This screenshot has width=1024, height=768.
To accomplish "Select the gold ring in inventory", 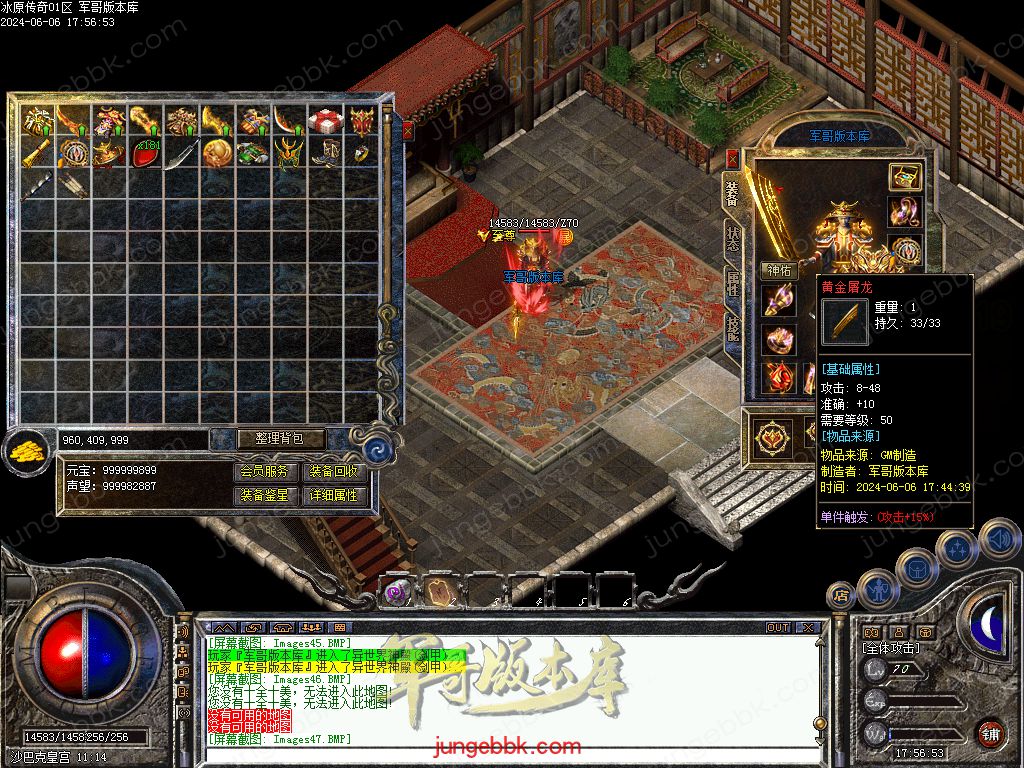I will 360,153.
